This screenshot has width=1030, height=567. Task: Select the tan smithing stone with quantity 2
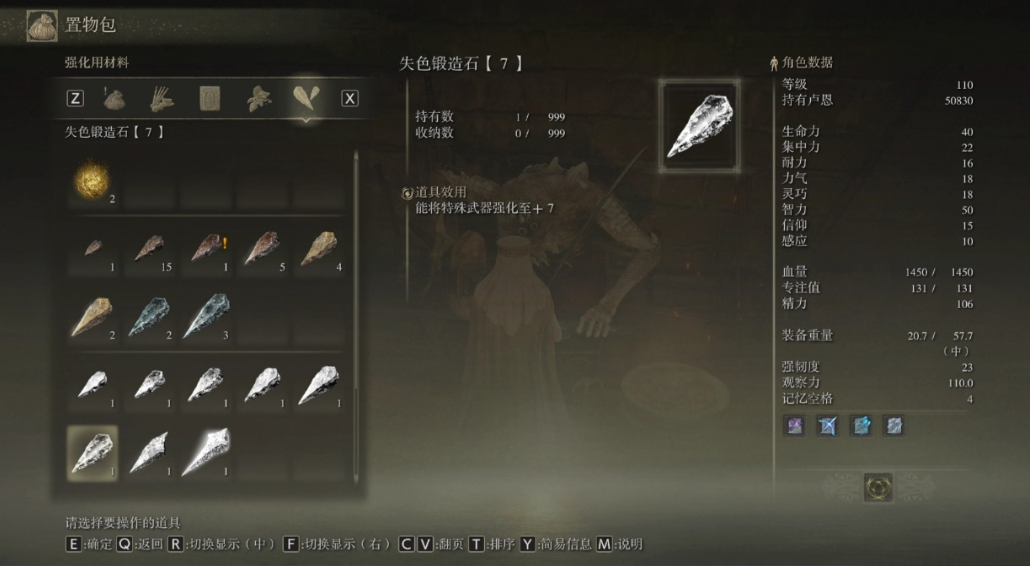[93, 317]
